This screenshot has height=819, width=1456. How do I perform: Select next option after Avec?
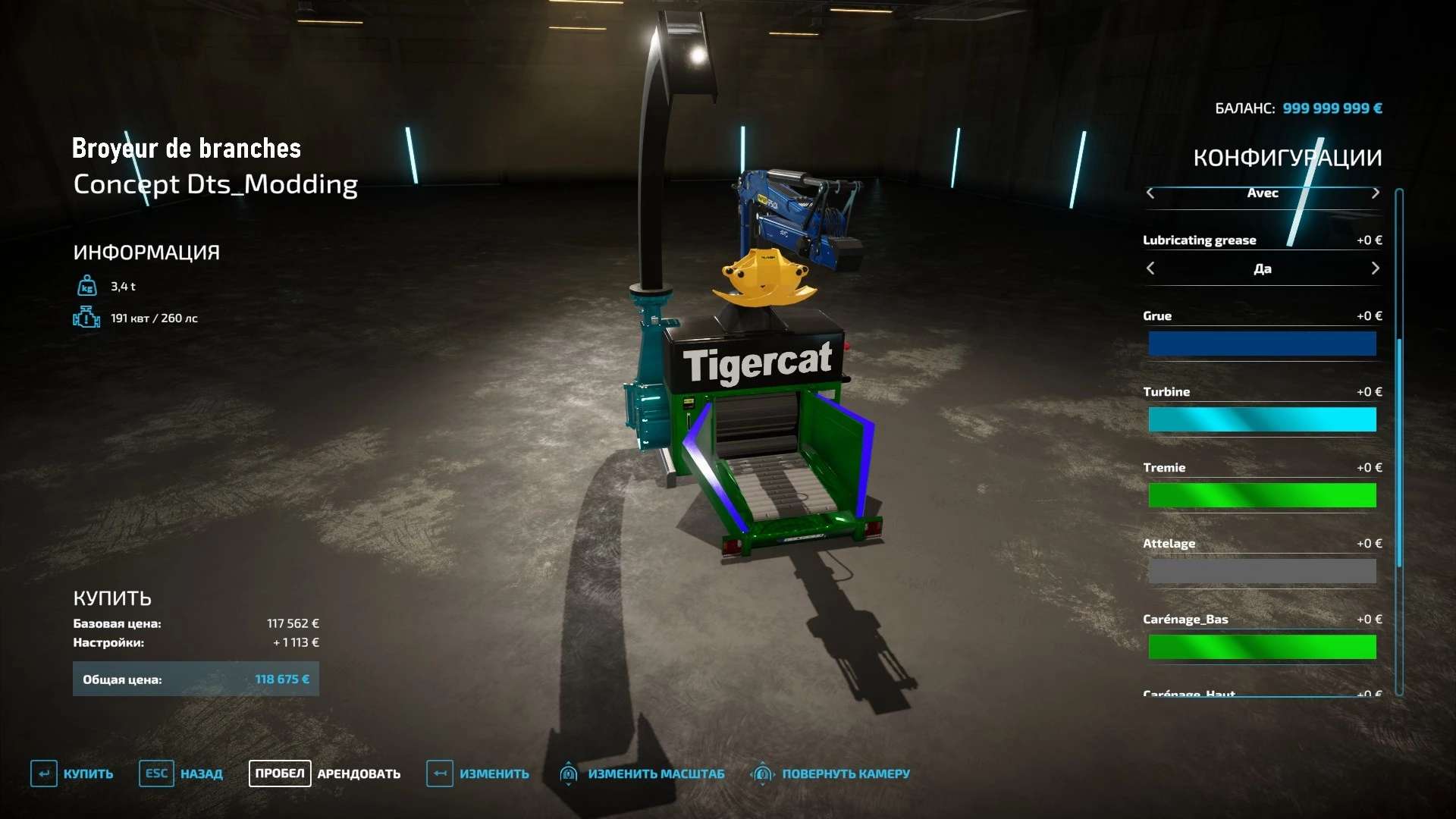1375,193
